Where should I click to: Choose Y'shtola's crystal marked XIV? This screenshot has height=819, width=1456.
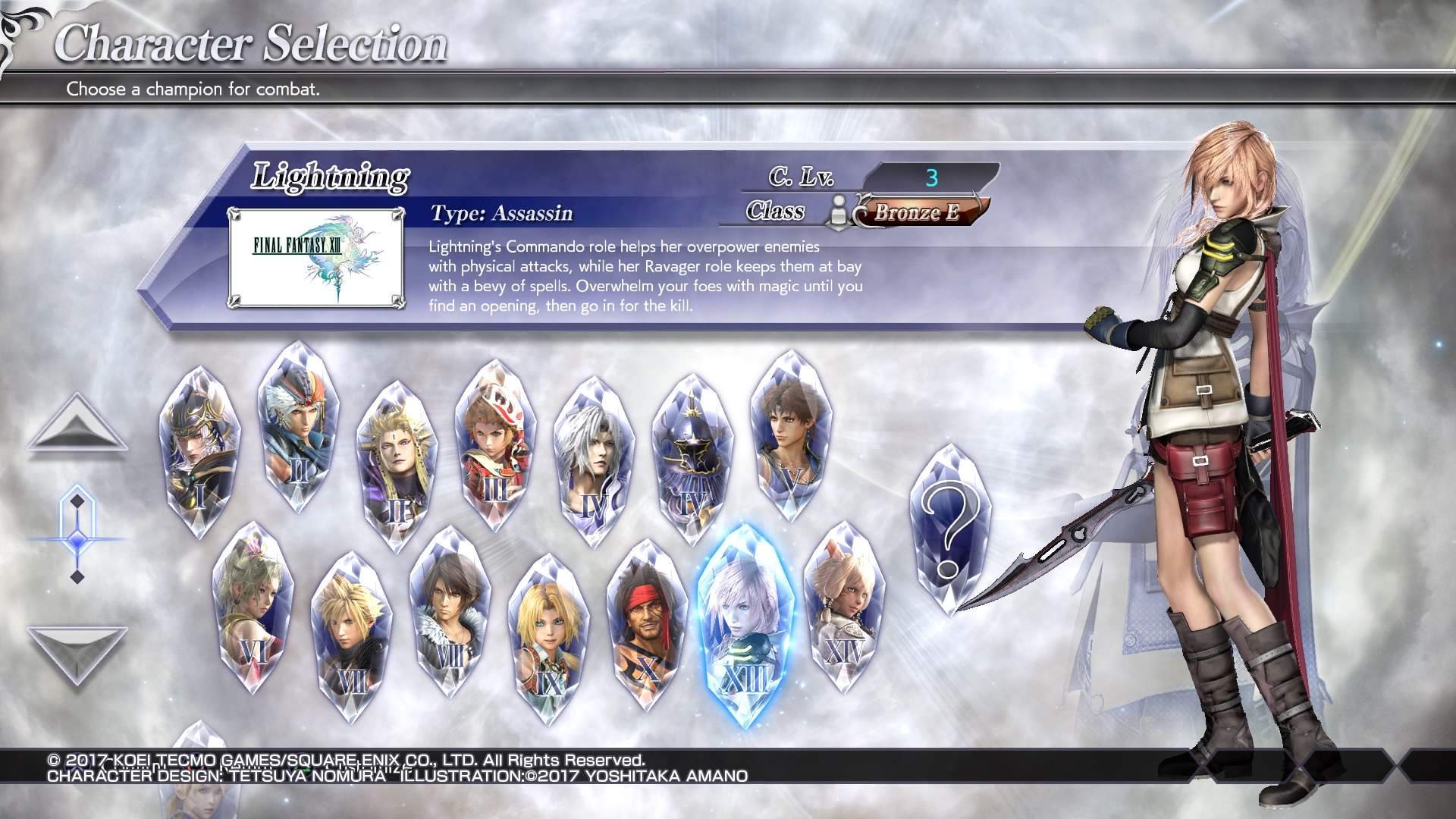pos(844,607)
